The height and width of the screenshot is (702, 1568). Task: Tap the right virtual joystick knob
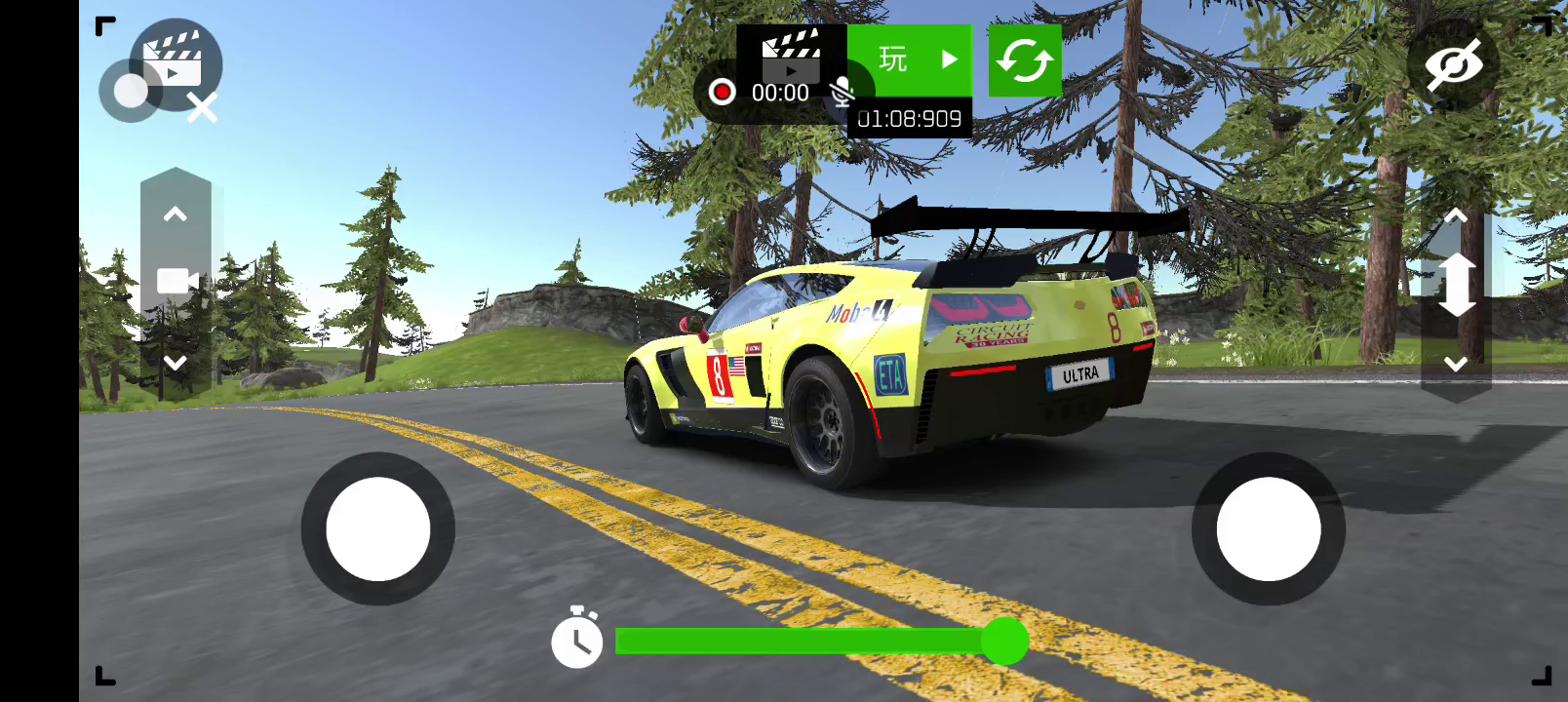pyautogui.click(x=1269, y=529)
